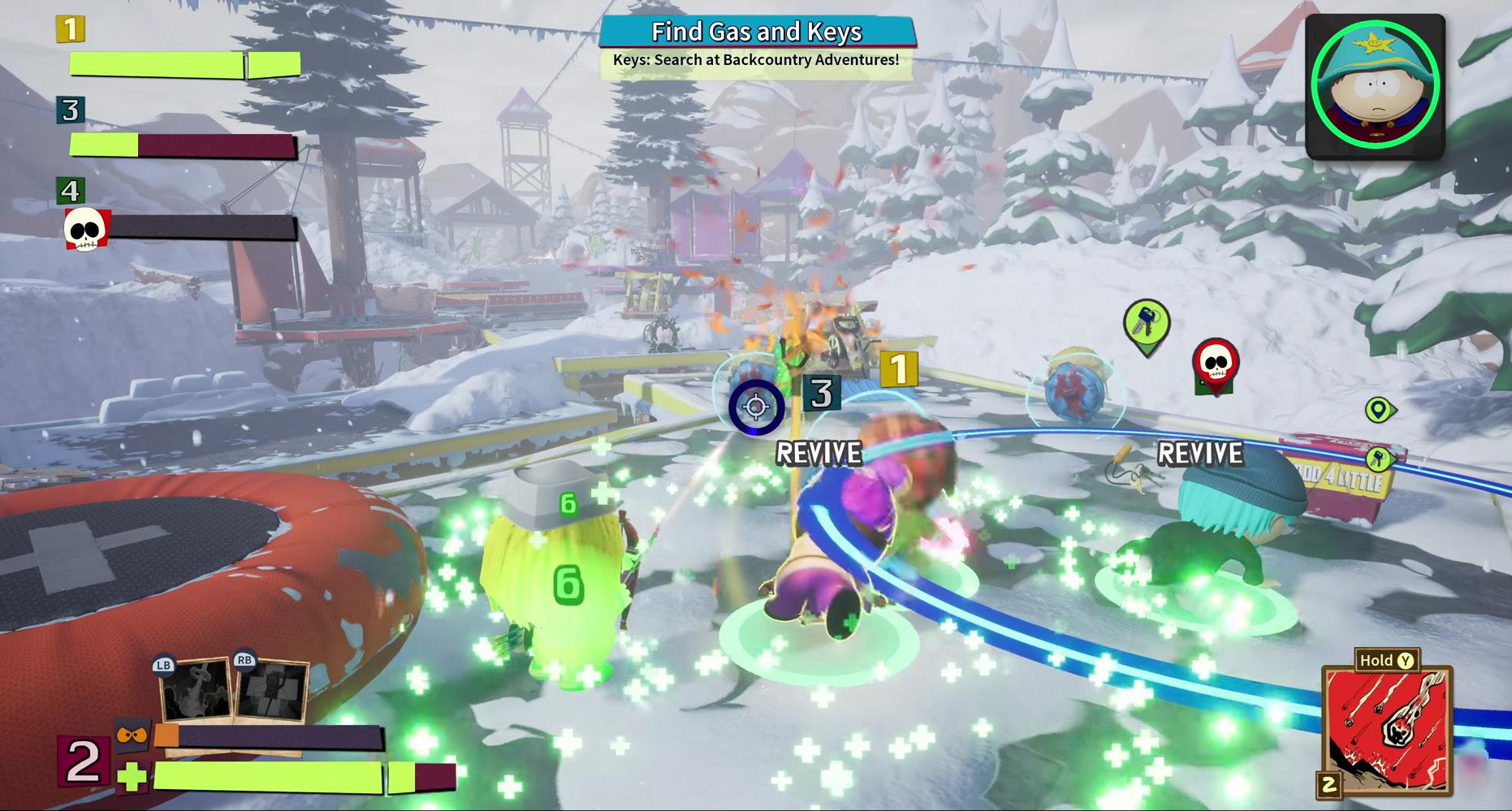Select the pink player 2 badge
The width and height of the screenshot is (1512, 811).
click(x=83, y=761)
